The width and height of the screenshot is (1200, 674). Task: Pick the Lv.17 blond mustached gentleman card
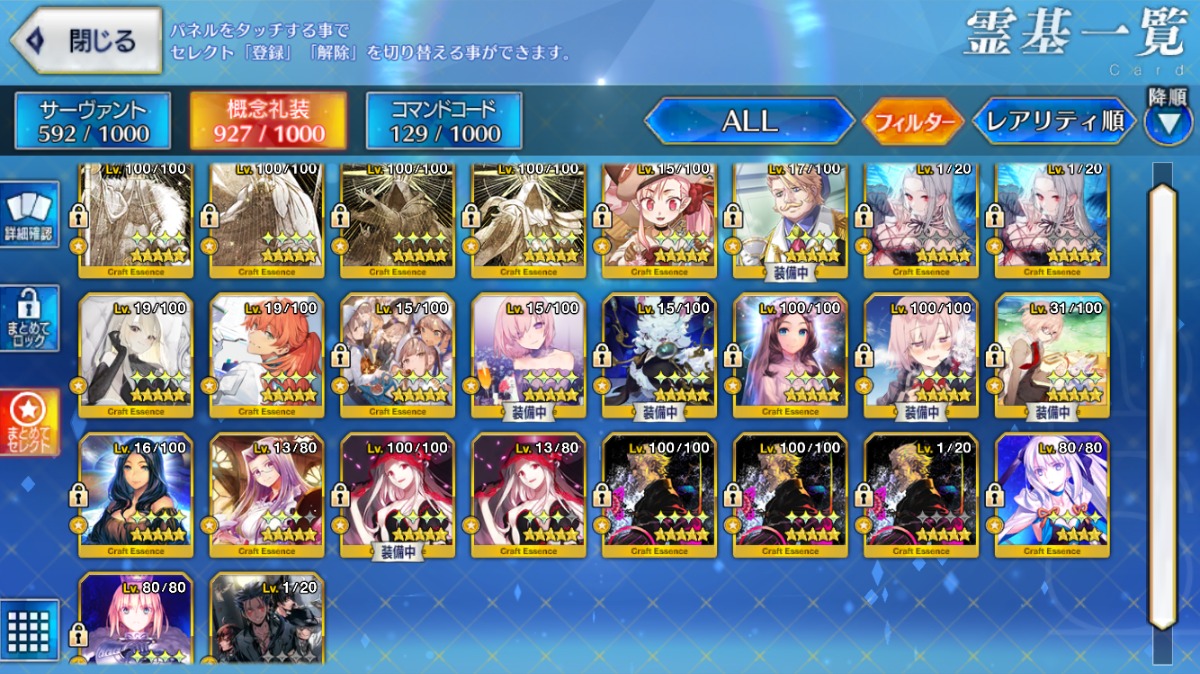[x=790, y=217]
